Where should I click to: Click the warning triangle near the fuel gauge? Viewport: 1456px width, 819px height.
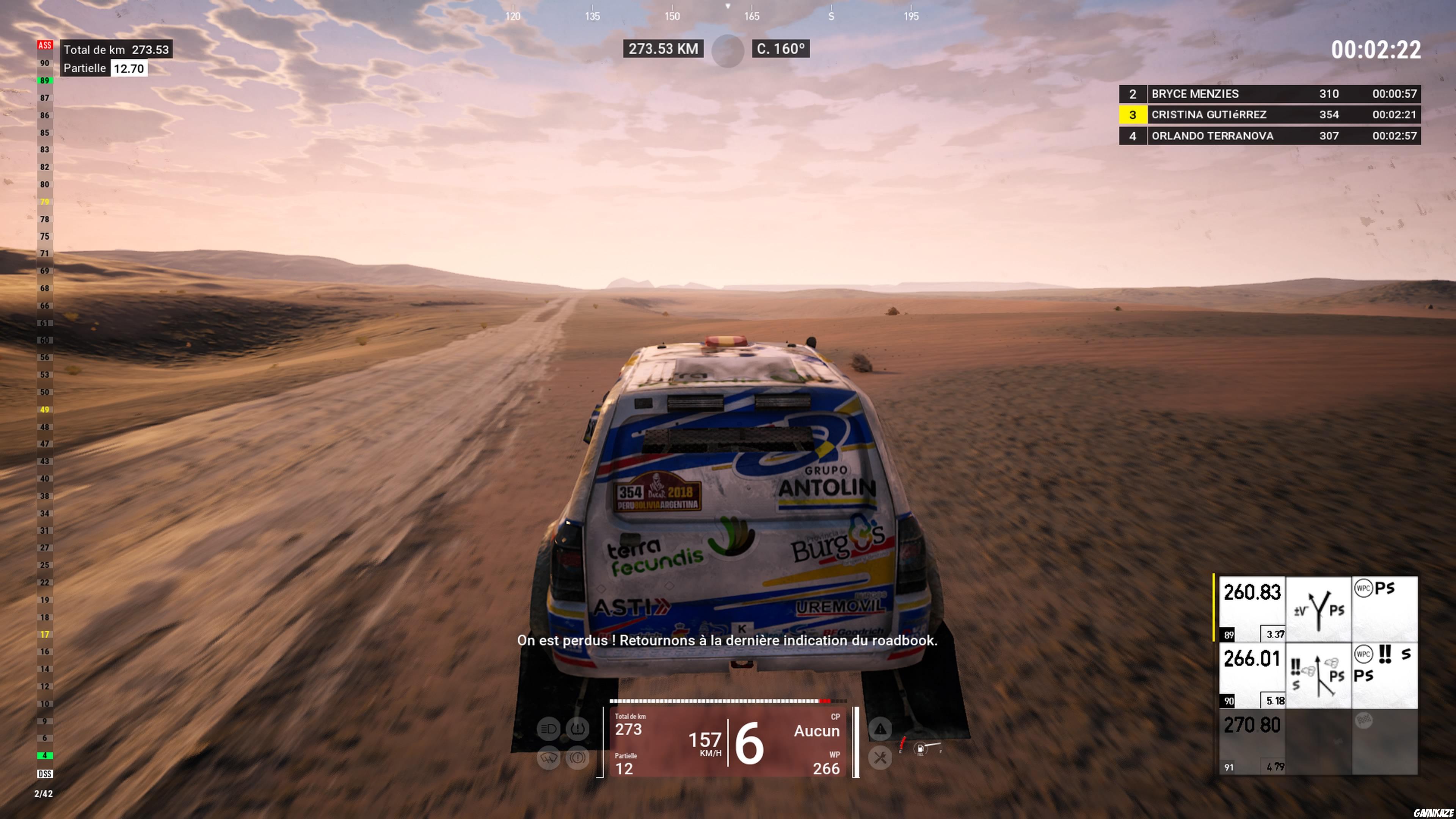click(880, 728)
